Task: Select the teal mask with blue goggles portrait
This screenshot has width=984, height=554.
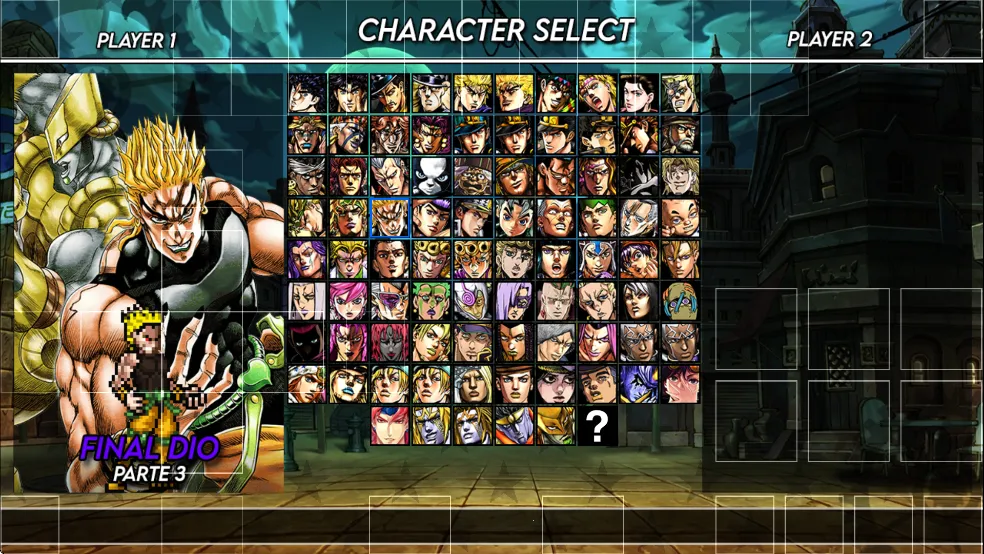Action: [681, 300]
